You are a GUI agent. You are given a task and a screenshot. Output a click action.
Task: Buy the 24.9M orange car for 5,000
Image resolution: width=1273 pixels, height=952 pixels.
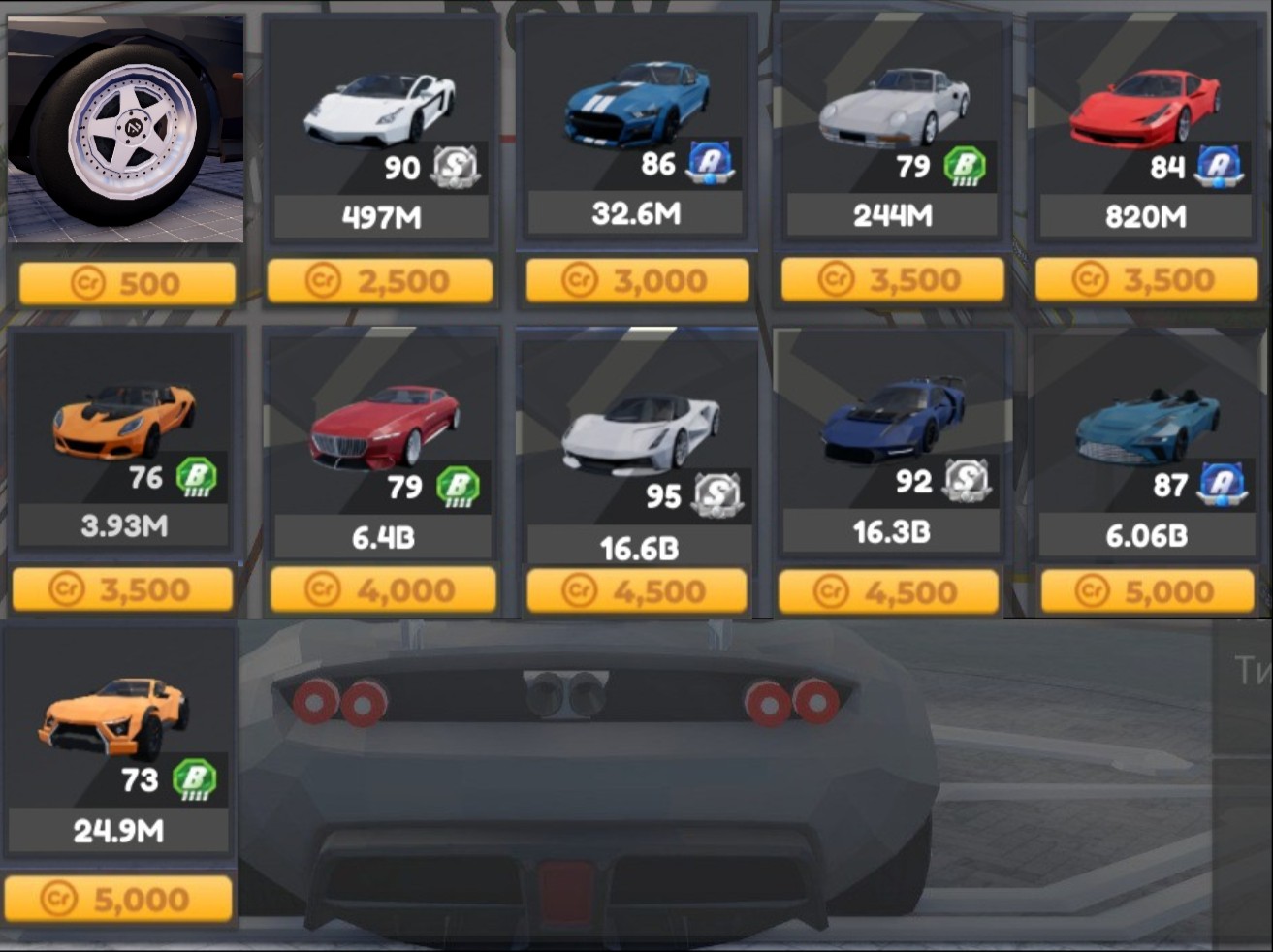point(118,900)
